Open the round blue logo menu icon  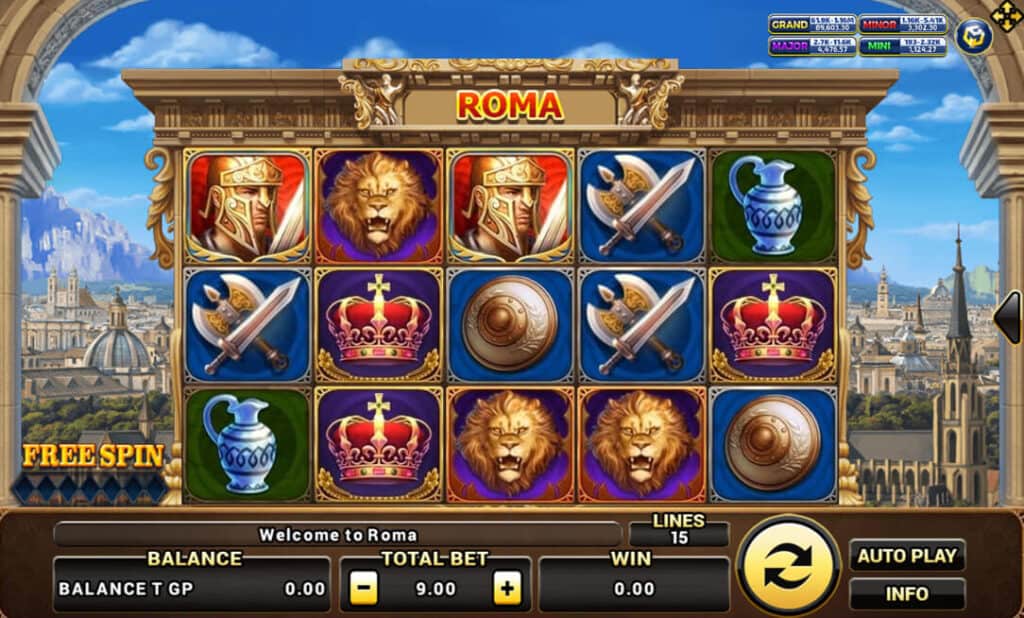(x=972, y=37)
